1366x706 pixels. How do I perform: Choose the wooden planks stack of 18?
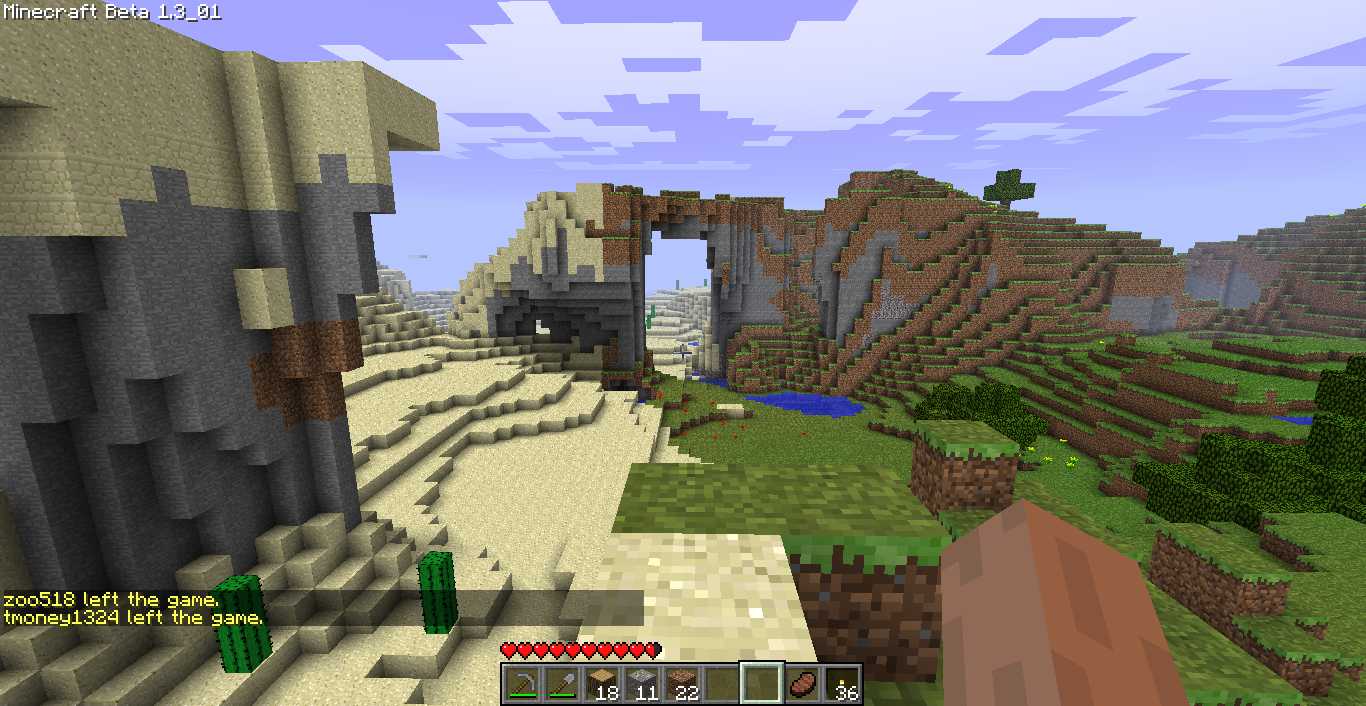pos(601,684)
